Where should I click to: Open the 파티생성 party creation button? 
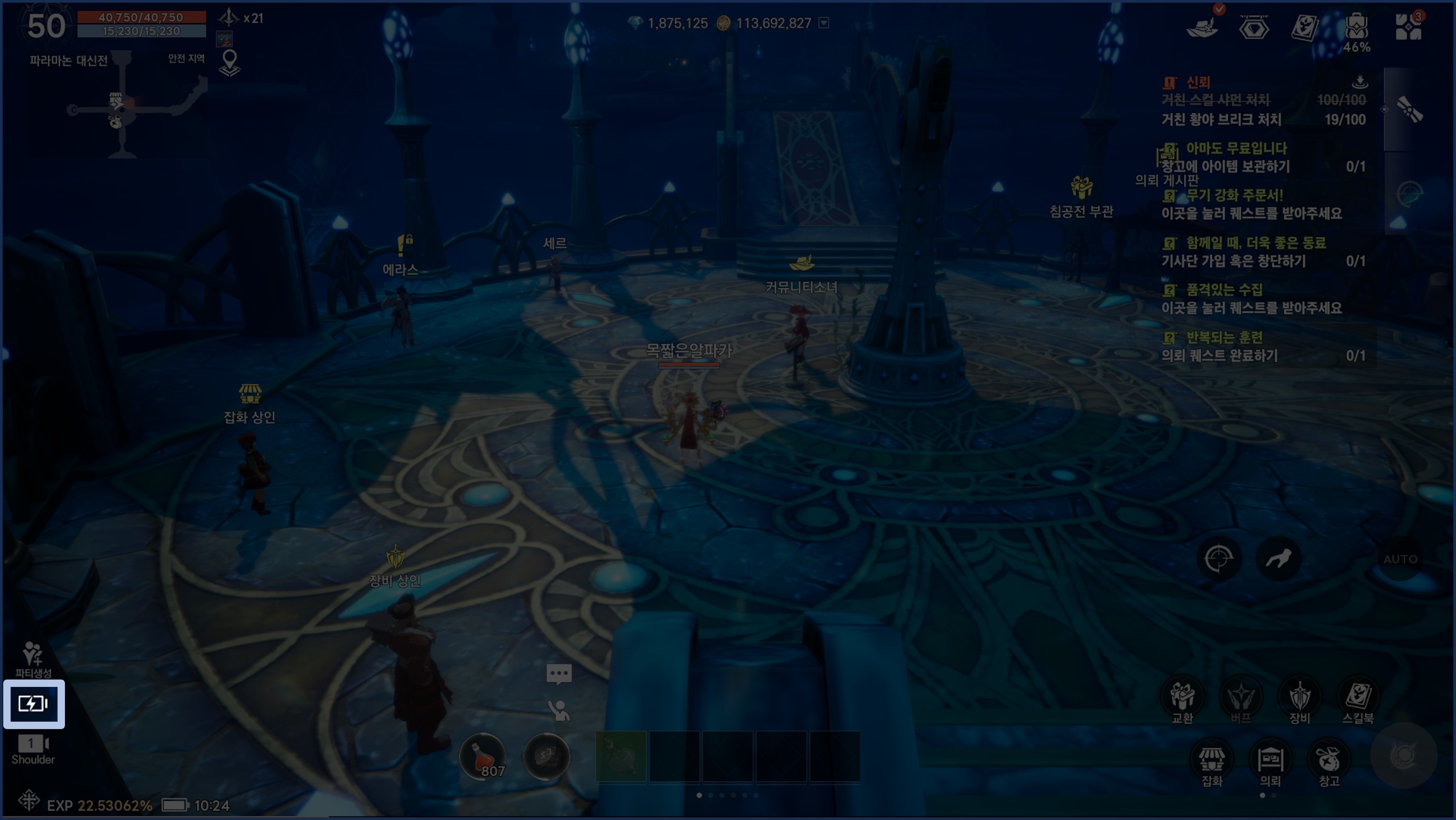coord(33,659)
